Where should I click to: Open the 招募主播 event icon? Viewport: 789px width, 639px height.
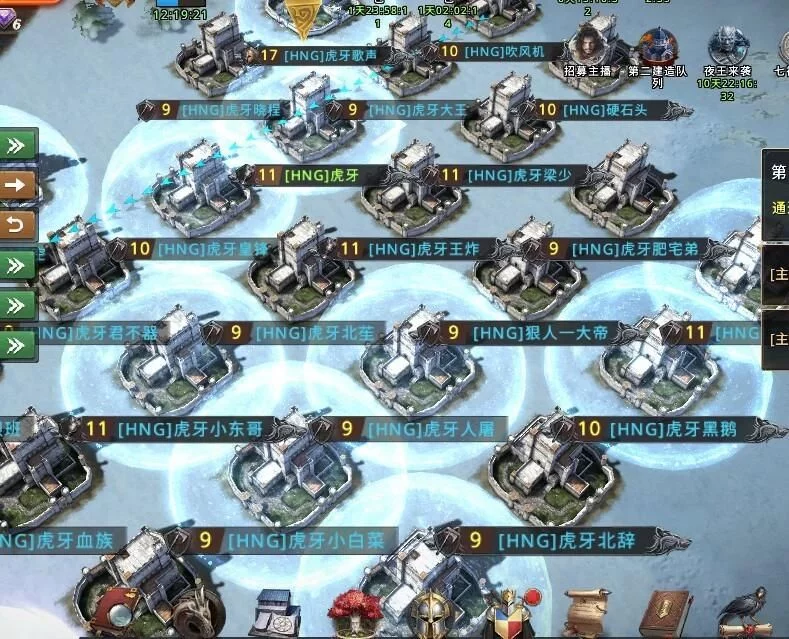pos(589,46)
